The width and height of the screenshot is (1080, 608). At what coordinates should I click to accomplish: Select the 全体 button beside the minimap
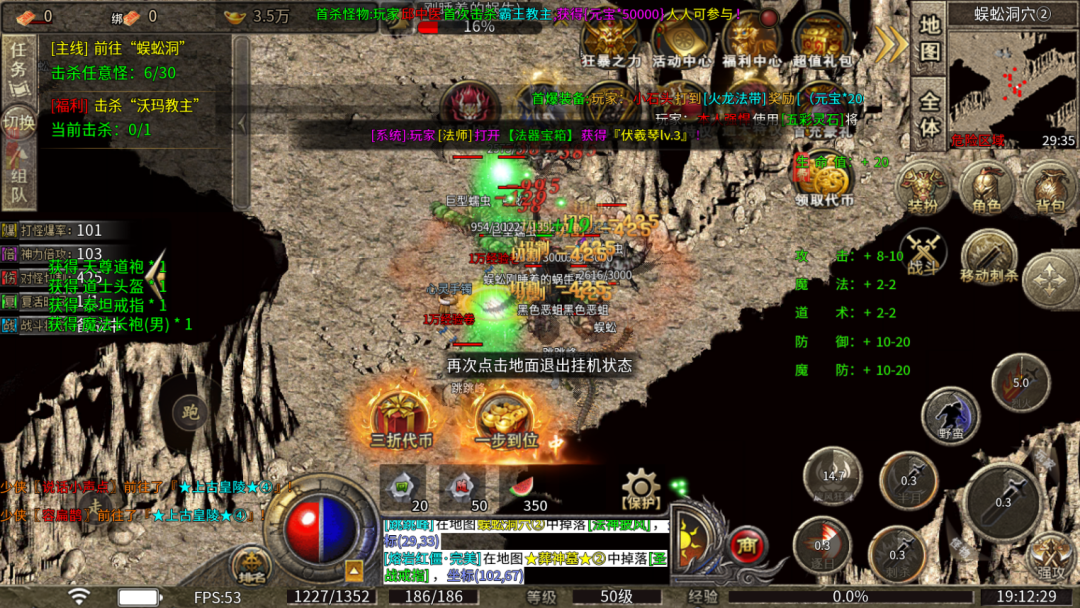pyautogui.click(x=930, y=114)
